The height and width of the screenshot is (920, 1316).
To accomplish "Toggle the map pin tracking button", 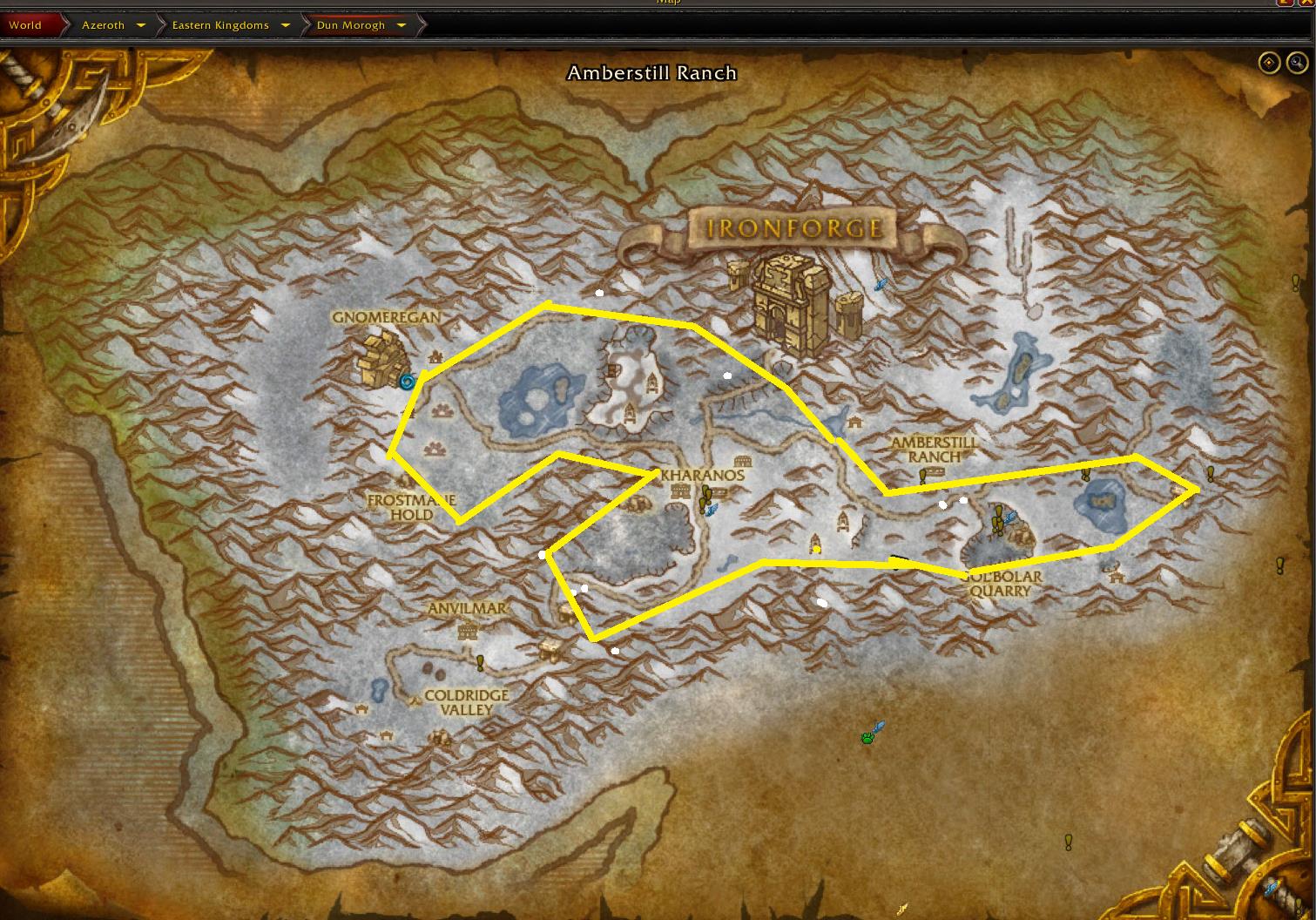I will click(1269, 63).
